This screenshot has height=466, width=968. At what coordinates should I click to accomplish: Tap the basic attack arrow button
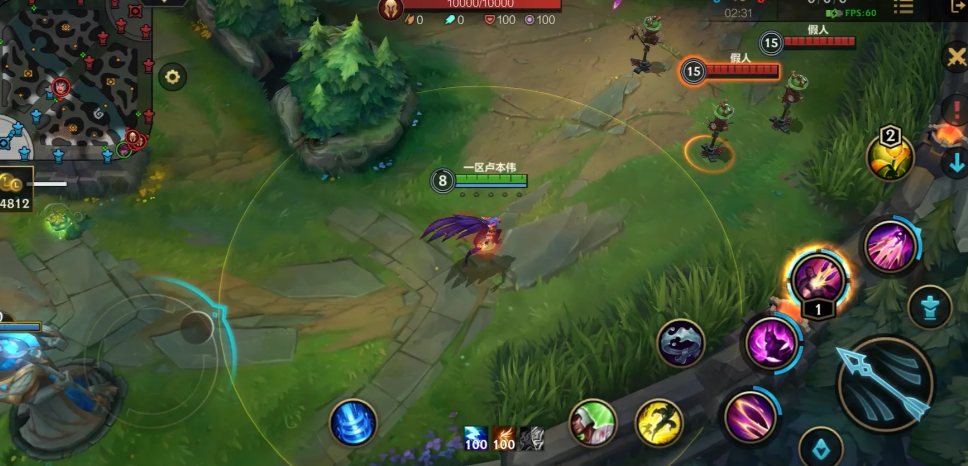click(x=885, y=383)
